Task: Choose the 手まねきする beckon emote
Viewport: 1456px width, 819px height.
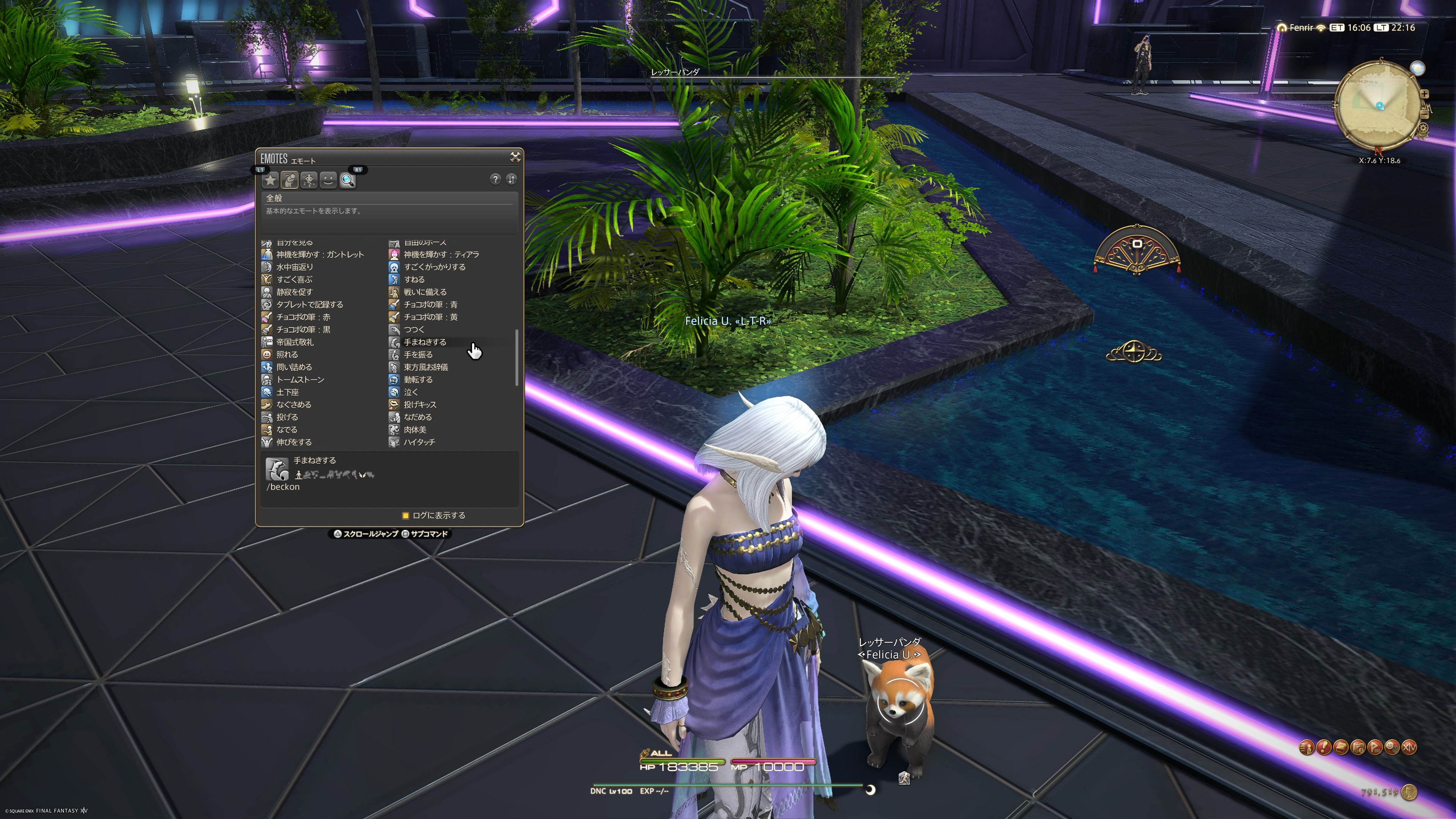Action: click(425, 342)
